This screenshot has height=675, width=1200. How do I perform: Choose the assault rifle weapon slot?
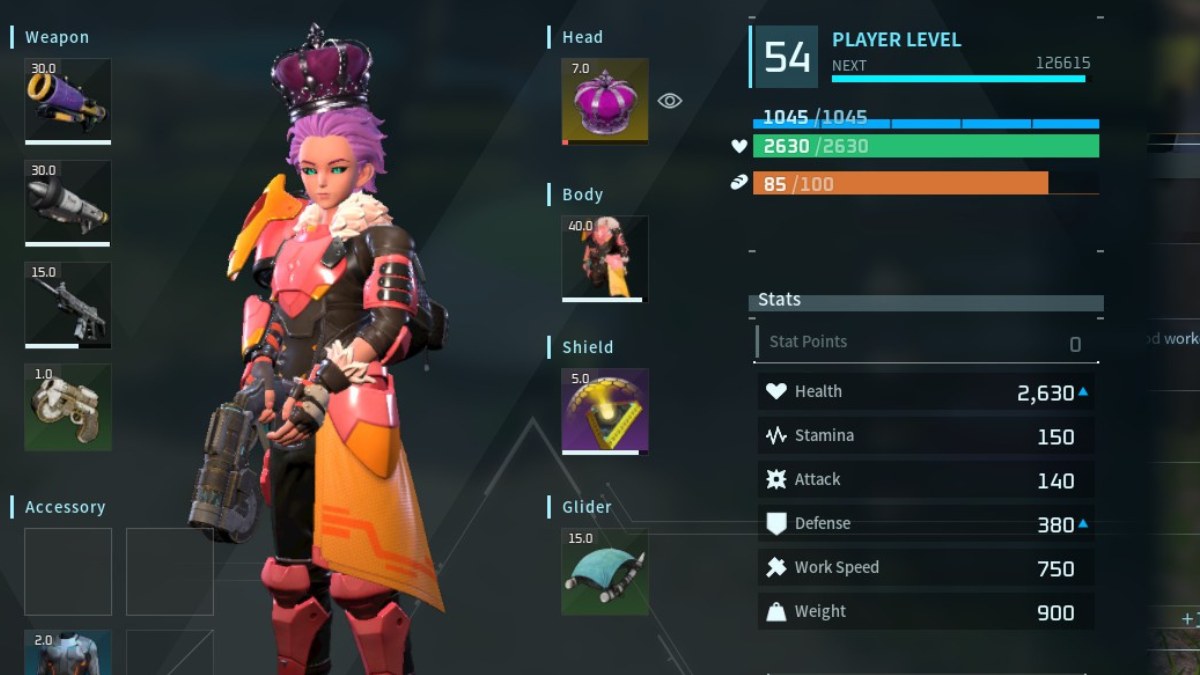pyautogui.click(x=67, y=305)
